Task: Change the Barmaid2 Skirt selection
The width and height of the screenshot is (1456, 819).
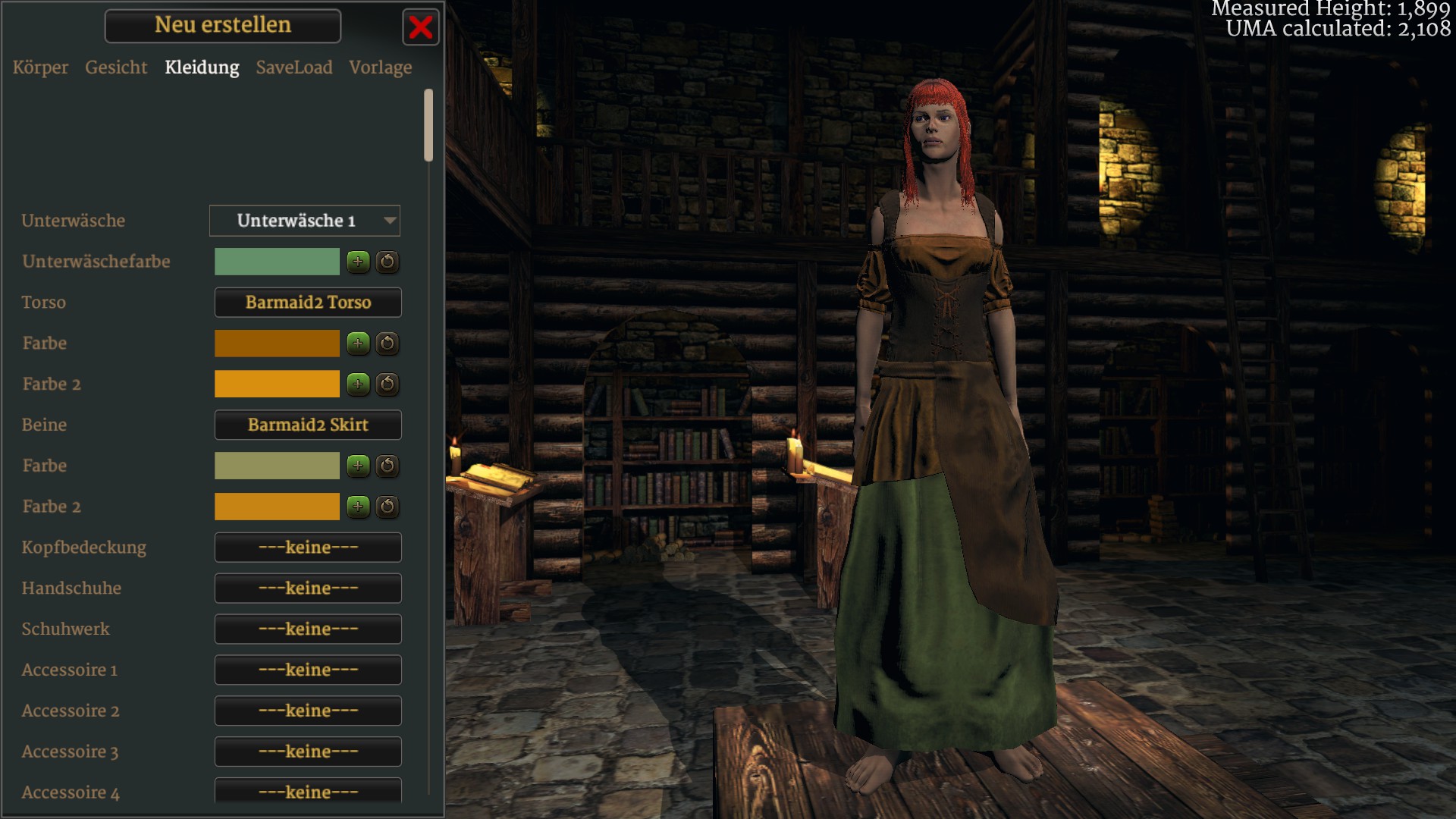Action: [x=308, y=425]
